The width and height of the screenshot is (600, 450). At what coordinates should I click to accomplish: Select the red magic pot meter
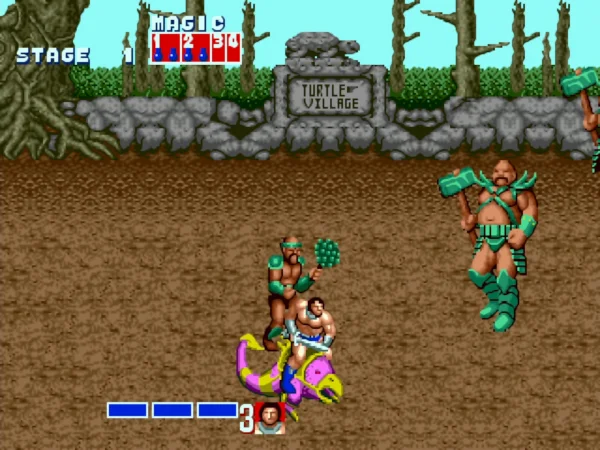195,47
